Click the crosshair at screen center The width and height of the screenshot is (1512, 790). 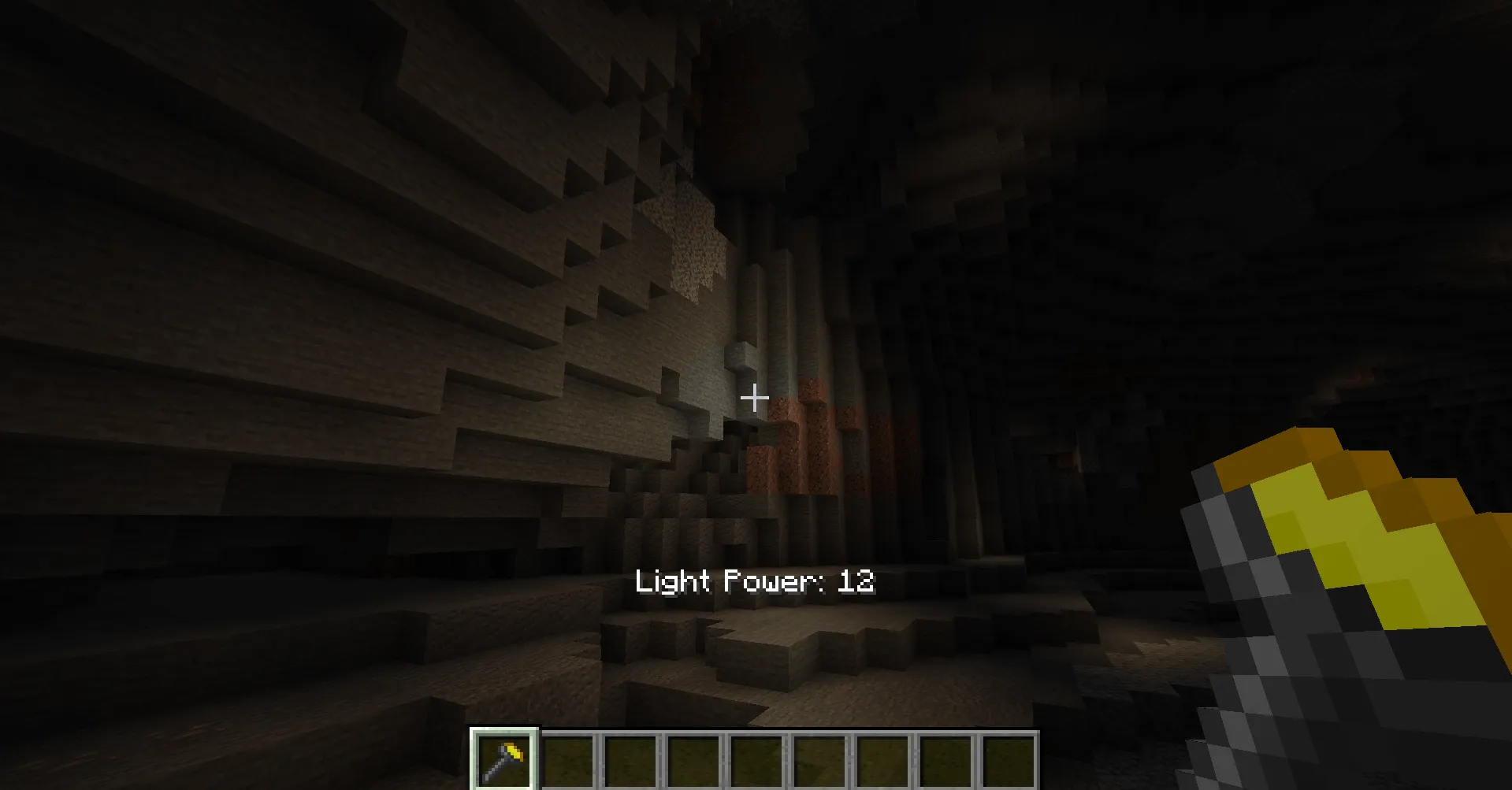756,397
